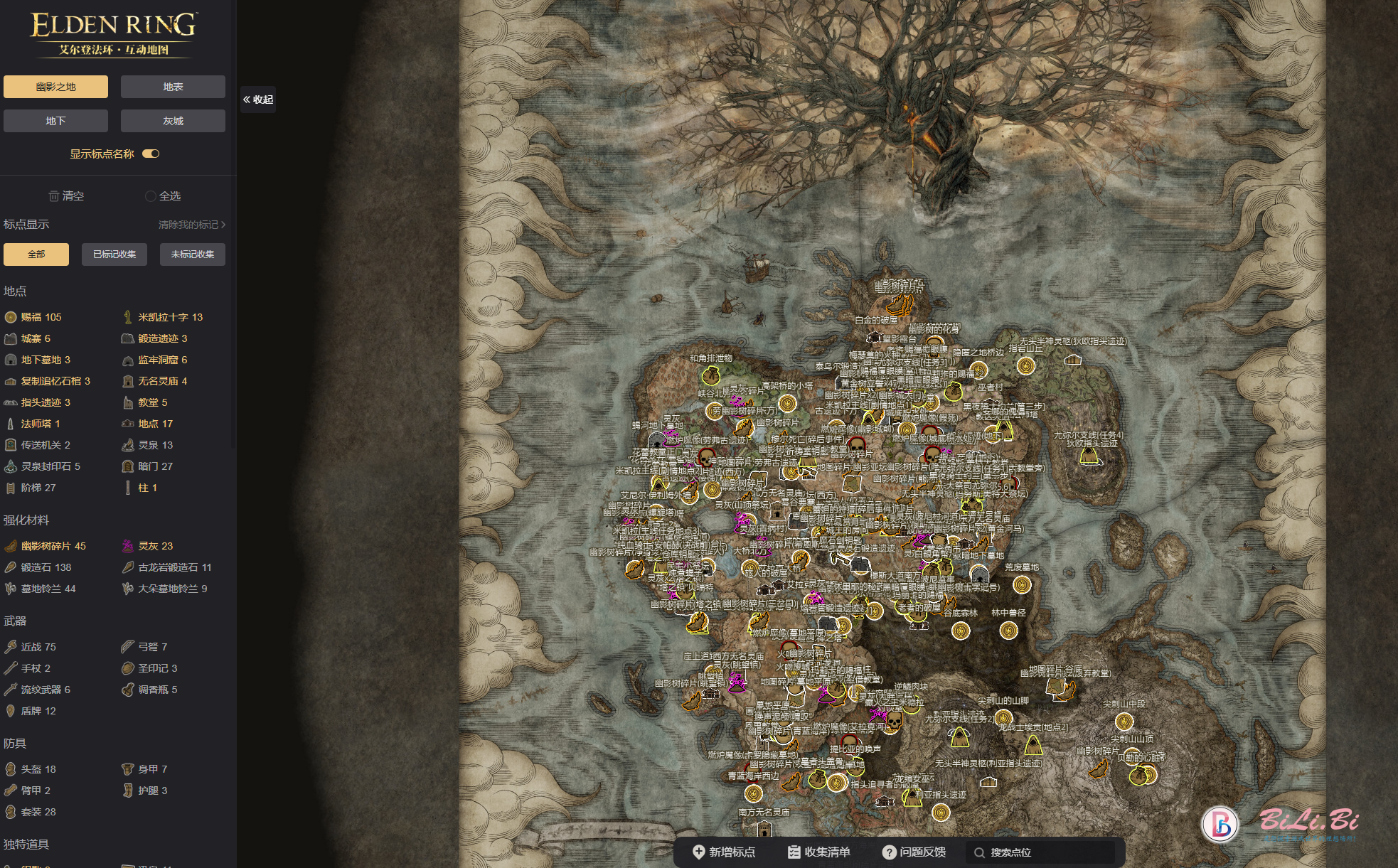Viewport: 1398px width, 868px height.
Task: Switch to the 灰城 map
Action: coord(173,121)
